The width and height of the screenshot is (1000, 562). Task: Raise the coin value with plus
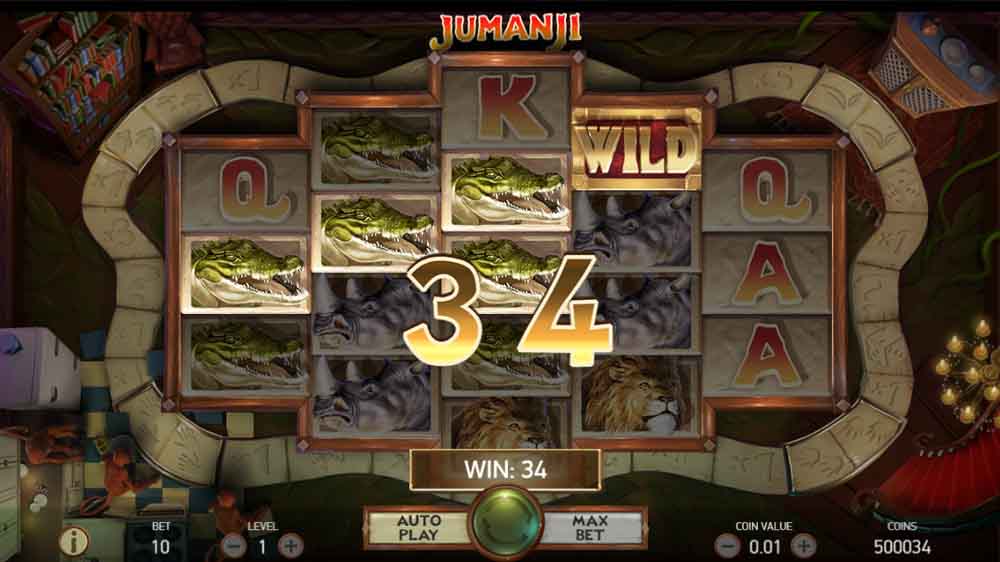(x=803, y=546)
